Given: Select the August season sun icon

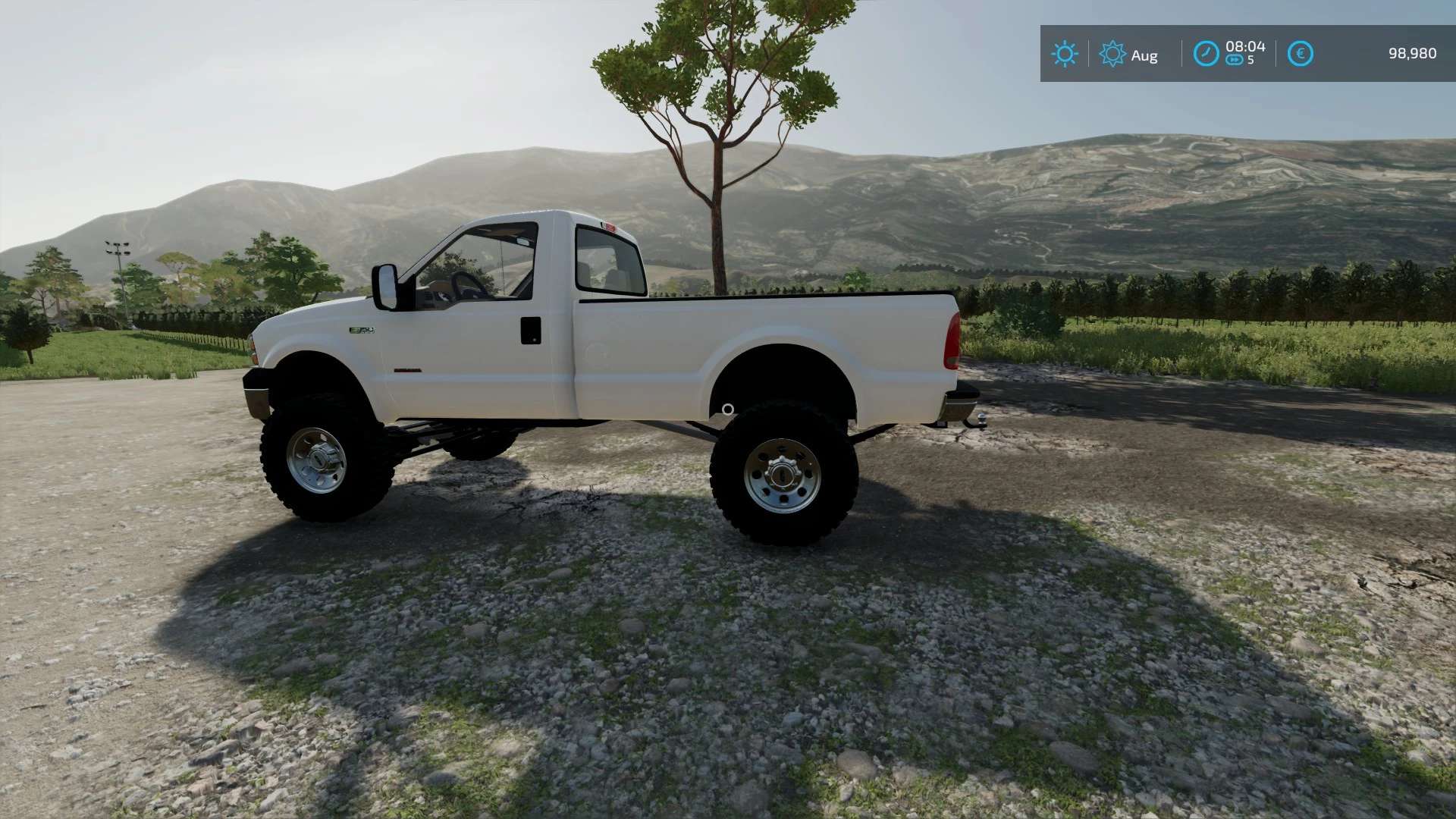Looking at the screenshot, I should point(1112,54).
